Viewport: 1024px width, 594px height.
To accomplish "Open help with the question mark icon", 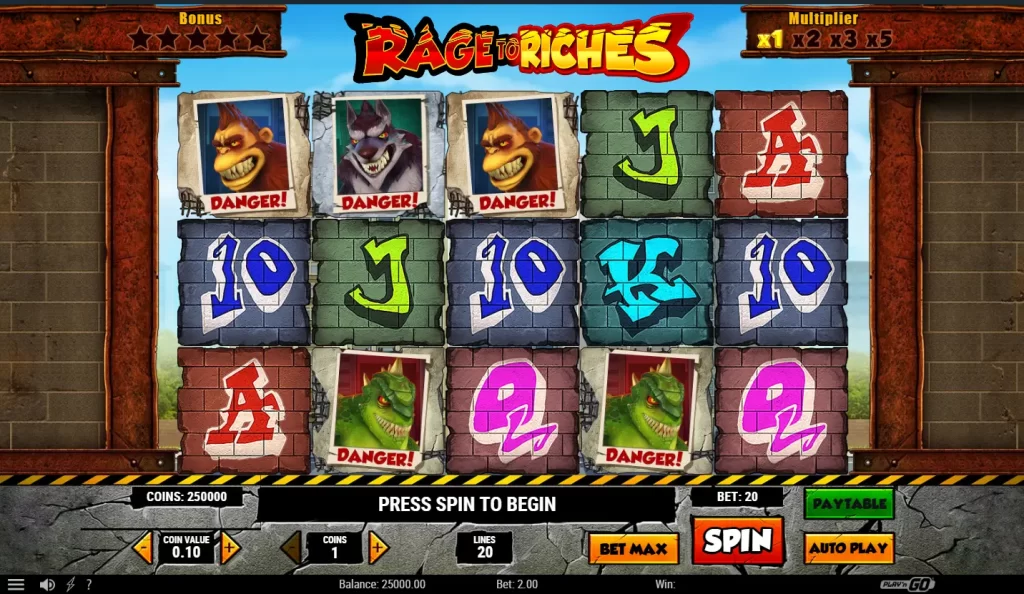I will (x=88, y=584).
